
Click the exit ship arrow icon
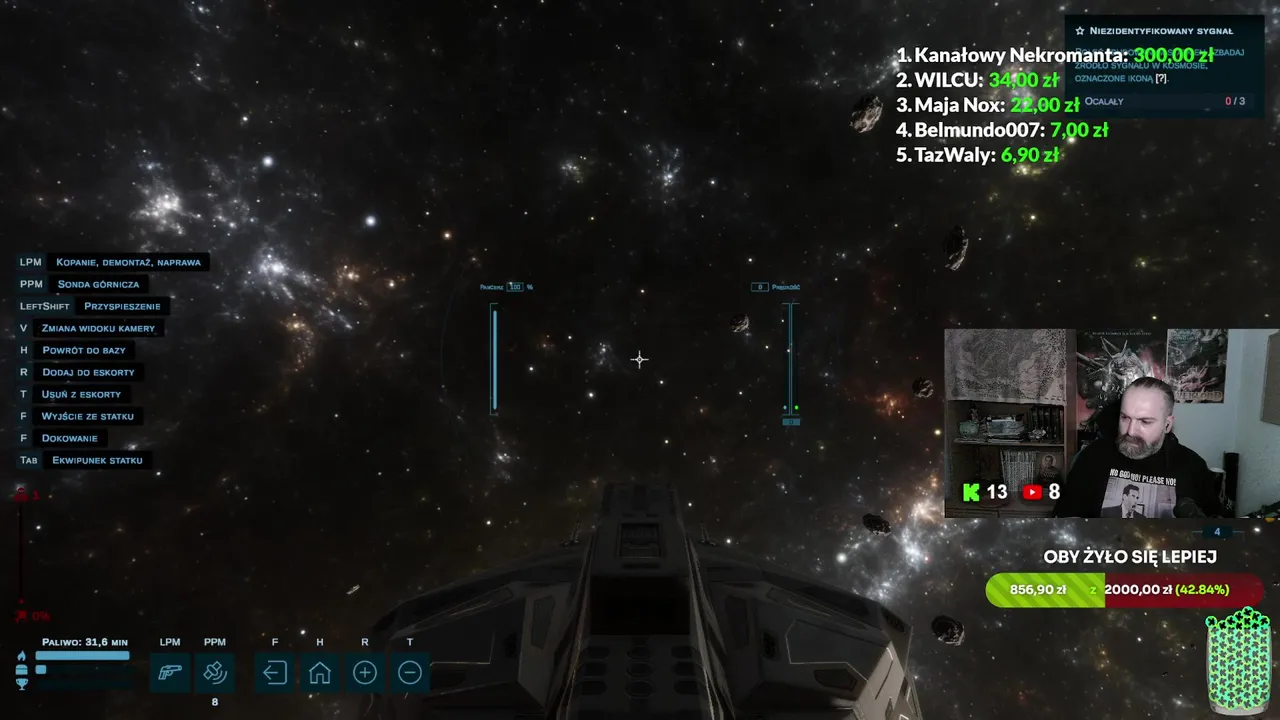(x=275, y=673)
